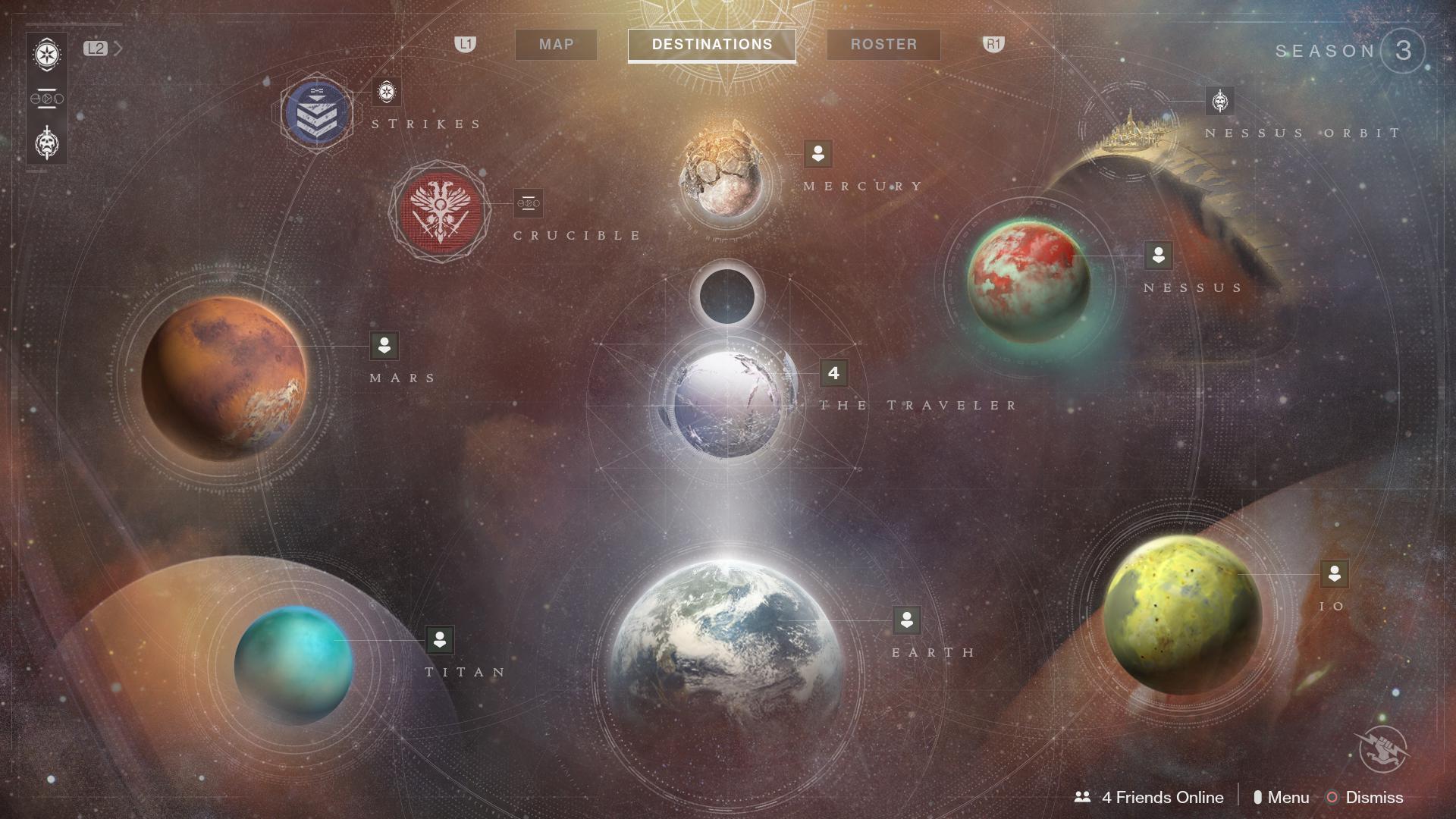This screenshot has height=819, width=1456.
Task: Click the middle milestone icon in the sidebar
Action: 47,98
